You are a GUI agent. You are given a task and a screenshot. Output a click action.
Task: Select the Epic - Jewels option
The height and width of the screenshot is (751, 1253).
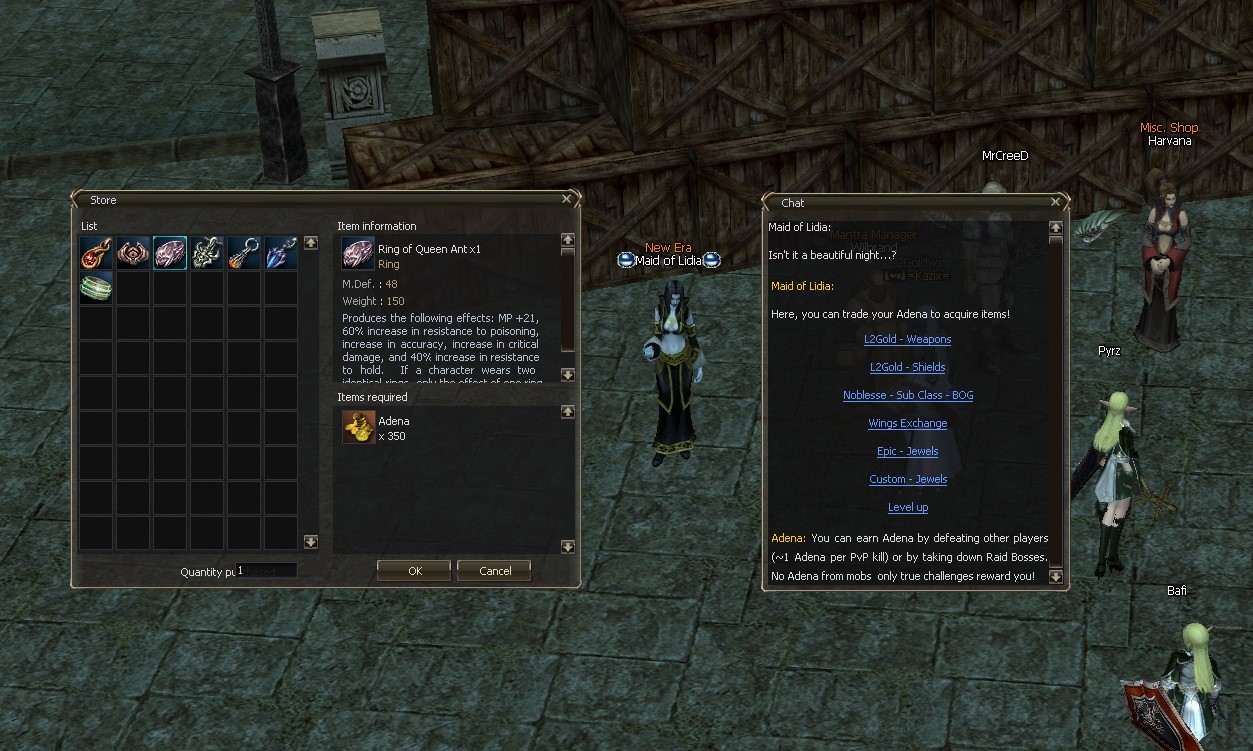907,451
